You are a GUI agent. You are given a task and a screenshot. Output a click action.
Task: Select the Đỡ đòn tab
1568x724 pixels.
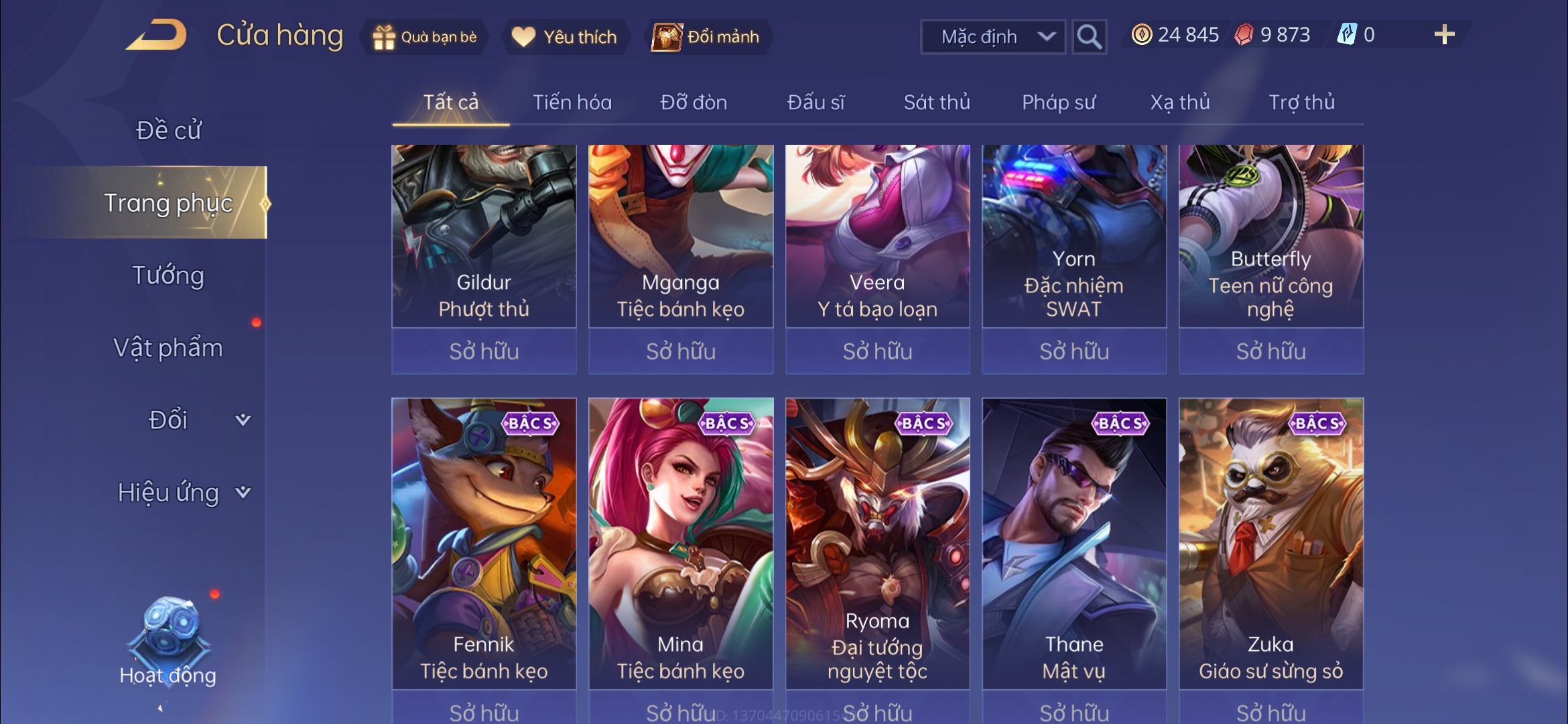(694, 102)
